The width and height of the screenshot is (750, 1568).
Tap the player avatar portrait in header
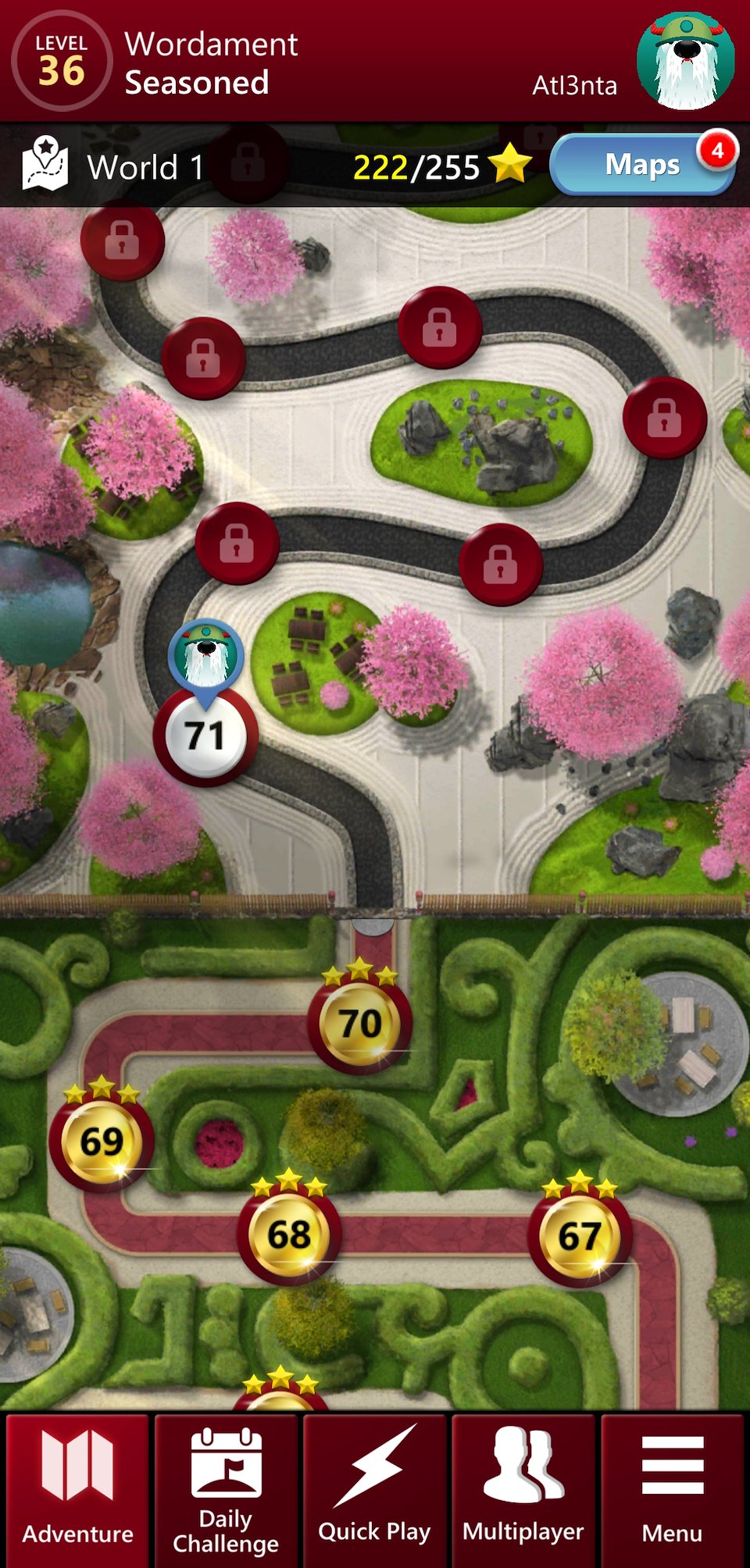pos(685,61)
